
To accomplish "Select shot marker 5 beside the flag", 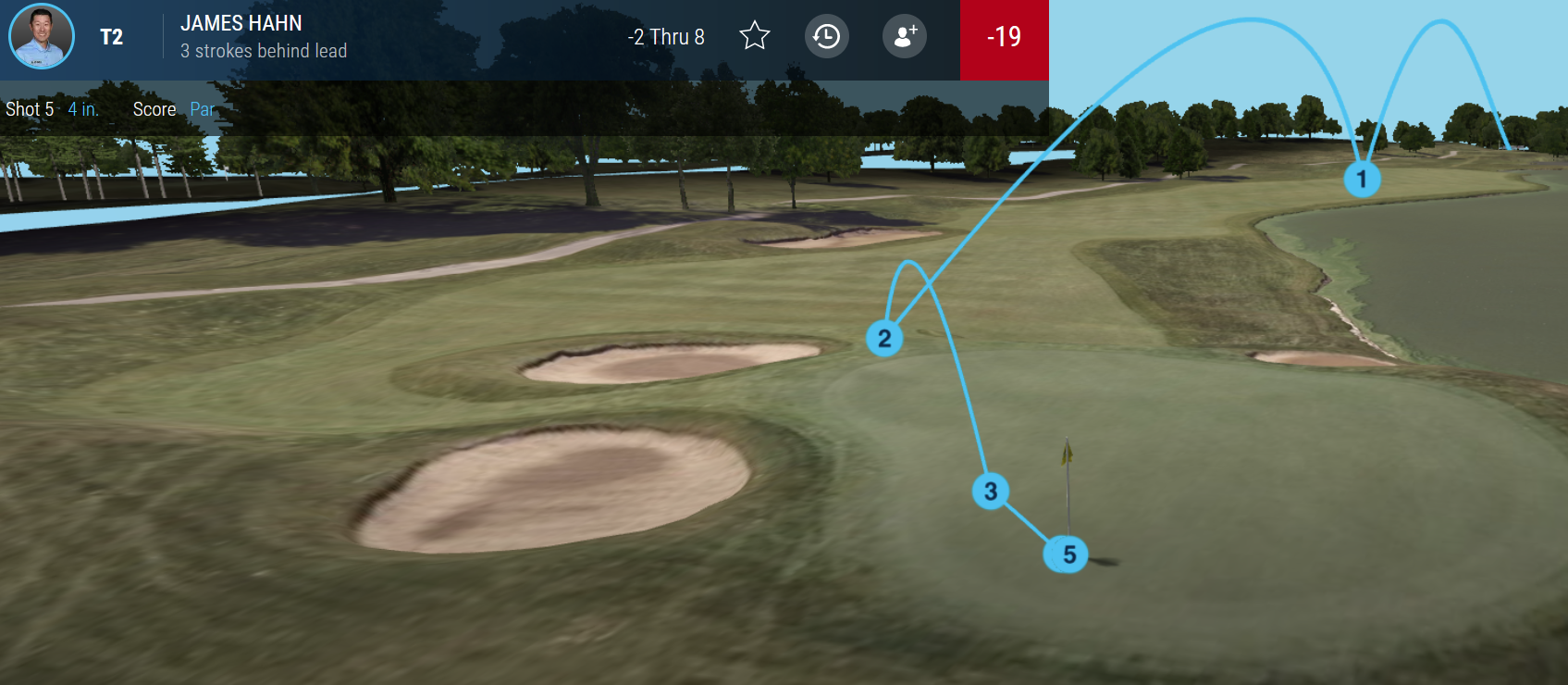I will click(x=1065, y=554).
